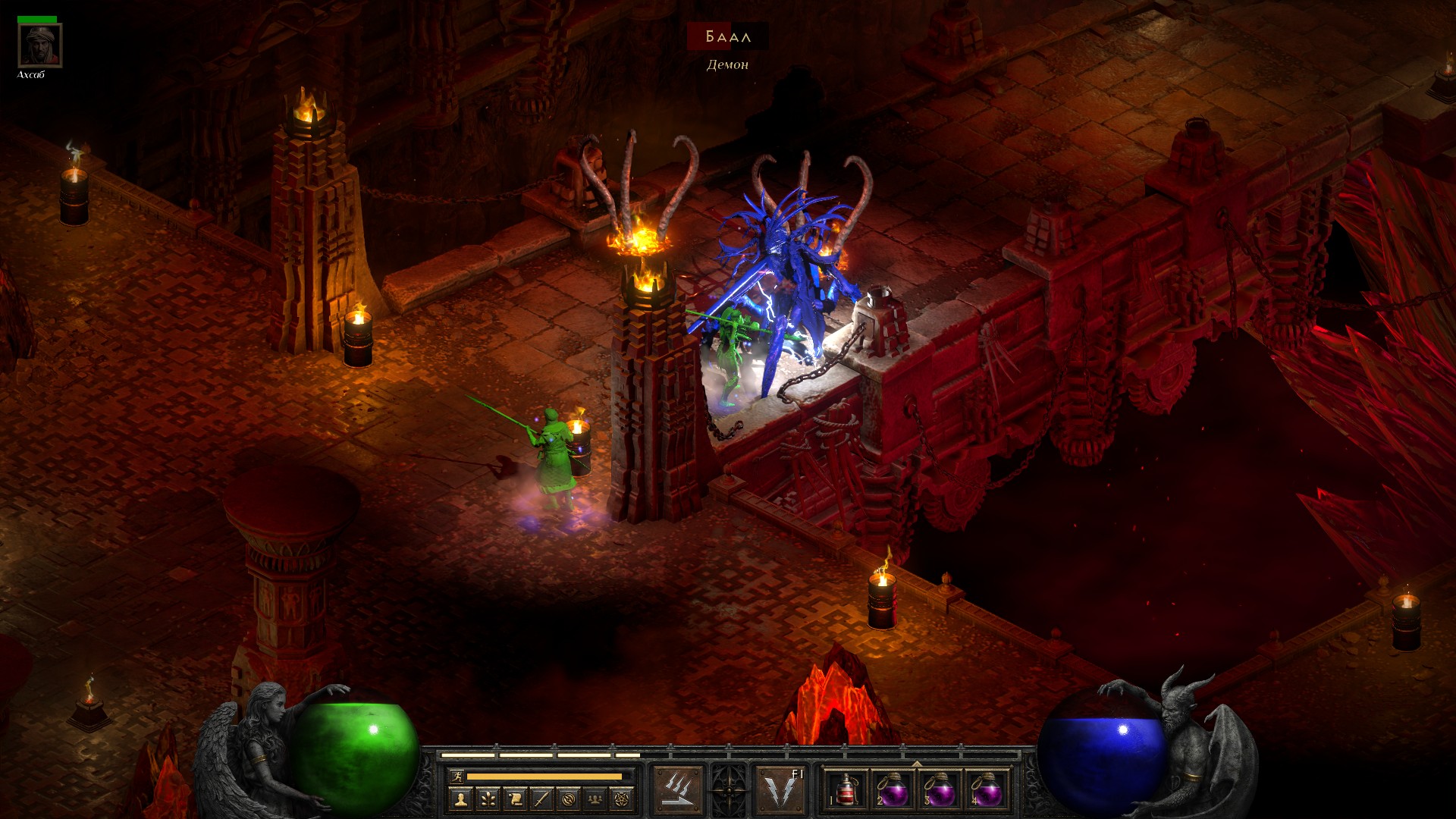Screen dimensions: 1456x819
Task: Use the purple potion in belt slot 3
Action: (x=940, y=790)
